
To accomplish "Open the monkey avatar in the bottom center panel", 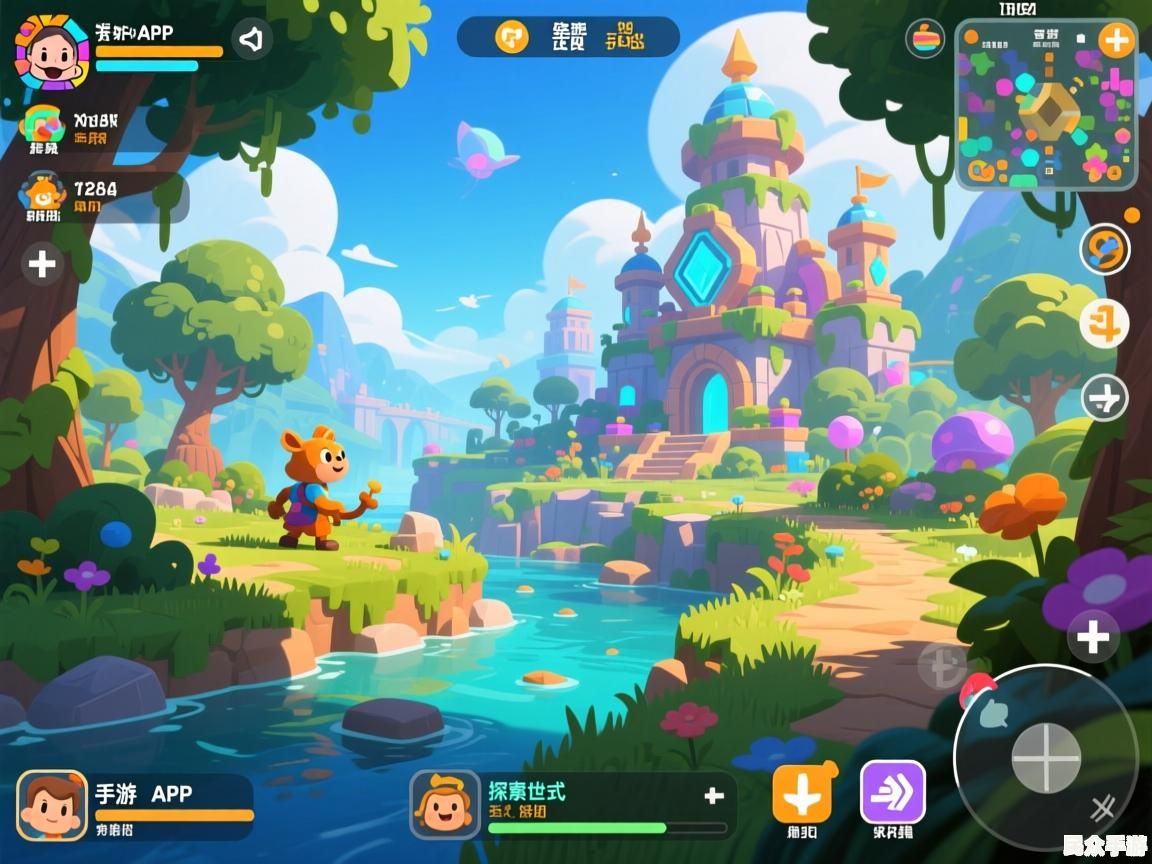I will tap(445, 805).
